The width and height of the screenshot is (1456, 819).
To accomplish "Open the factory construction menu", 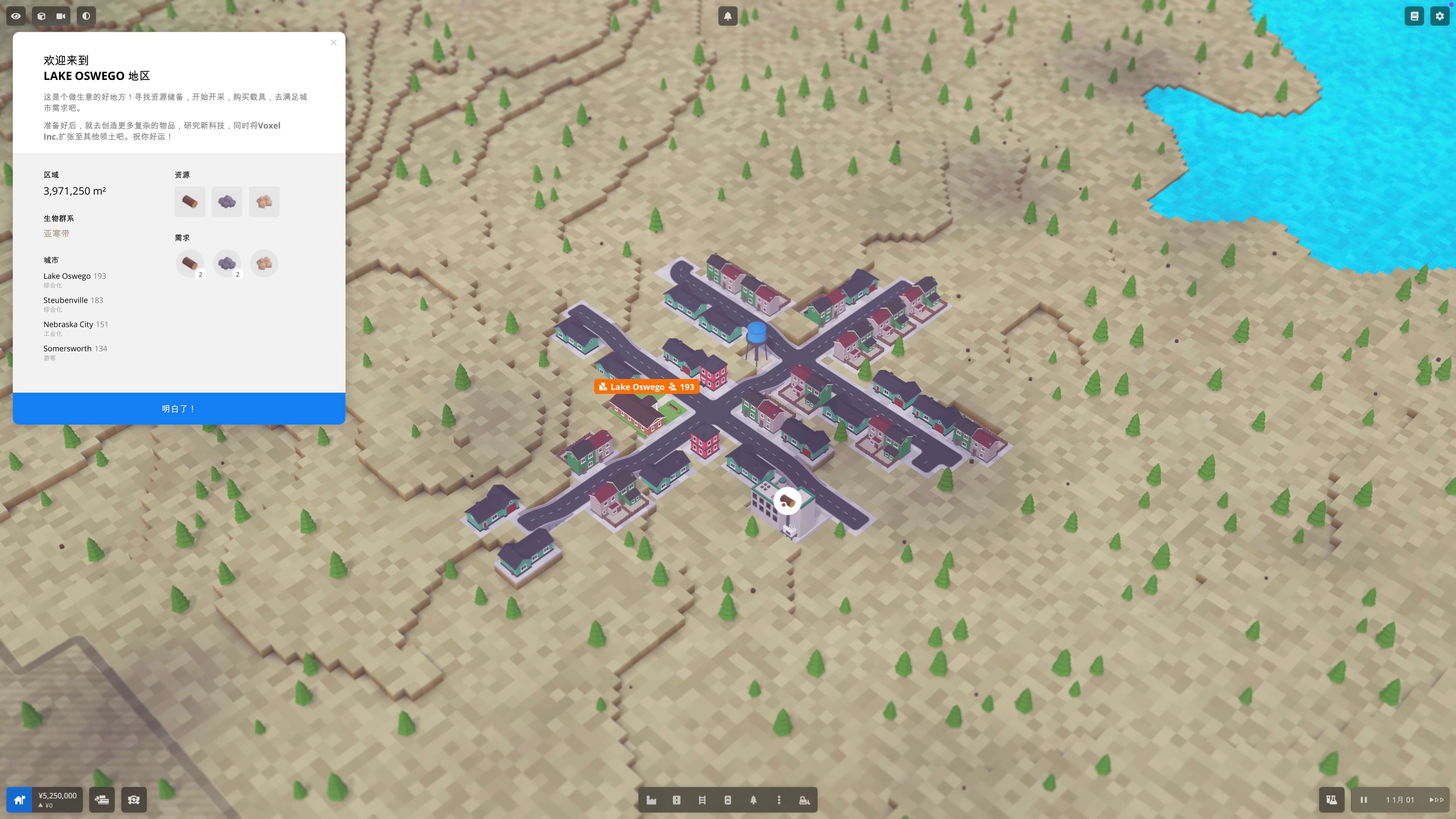I will click(x=651, y=800).
